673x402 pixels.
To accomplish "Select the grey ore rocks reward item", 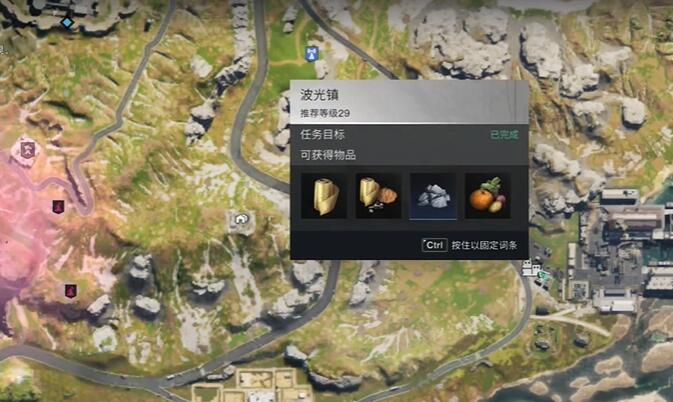I will pos(433,196).
